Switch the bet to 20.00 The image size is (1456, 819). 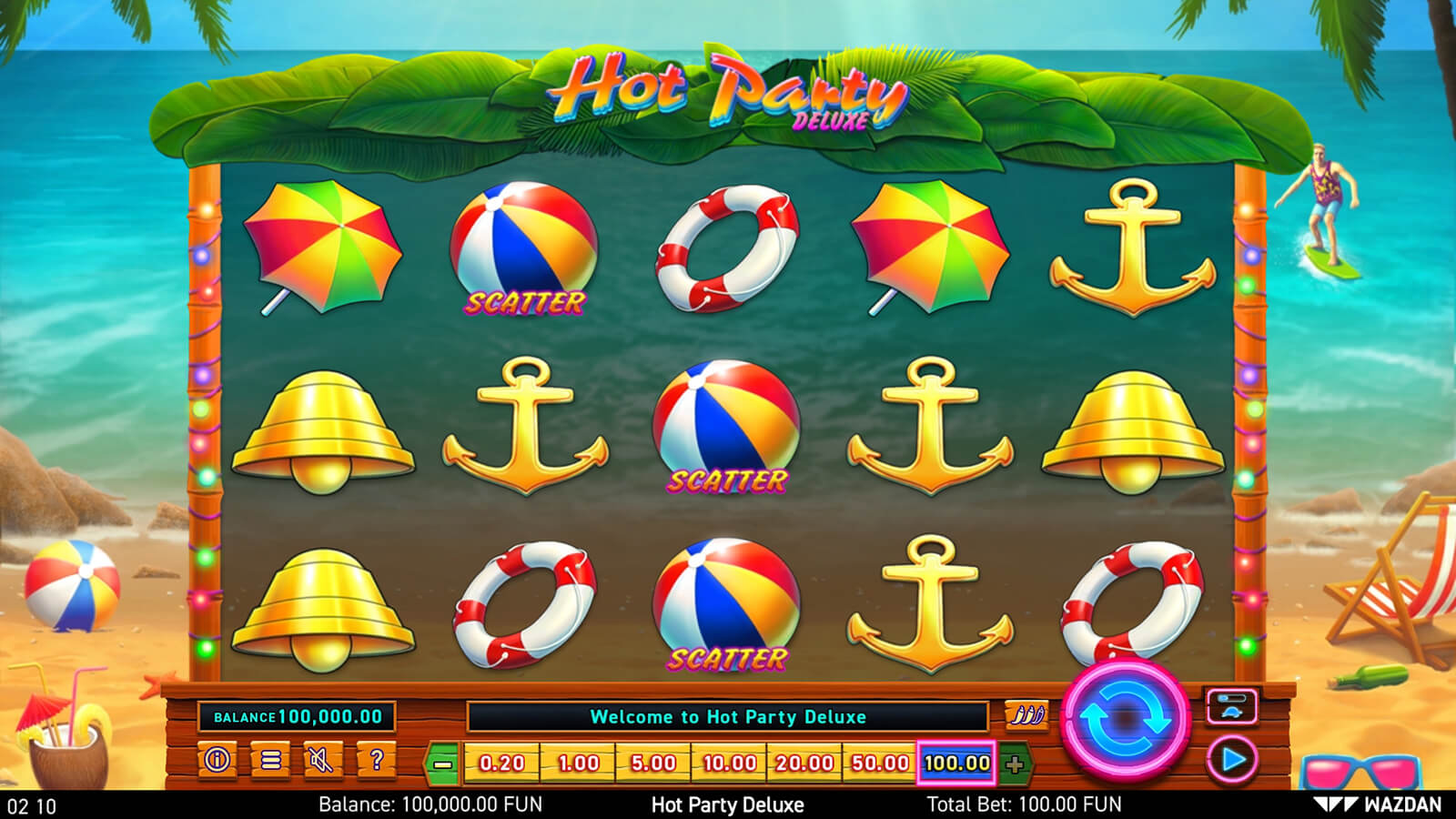click(x=804, y=763)
